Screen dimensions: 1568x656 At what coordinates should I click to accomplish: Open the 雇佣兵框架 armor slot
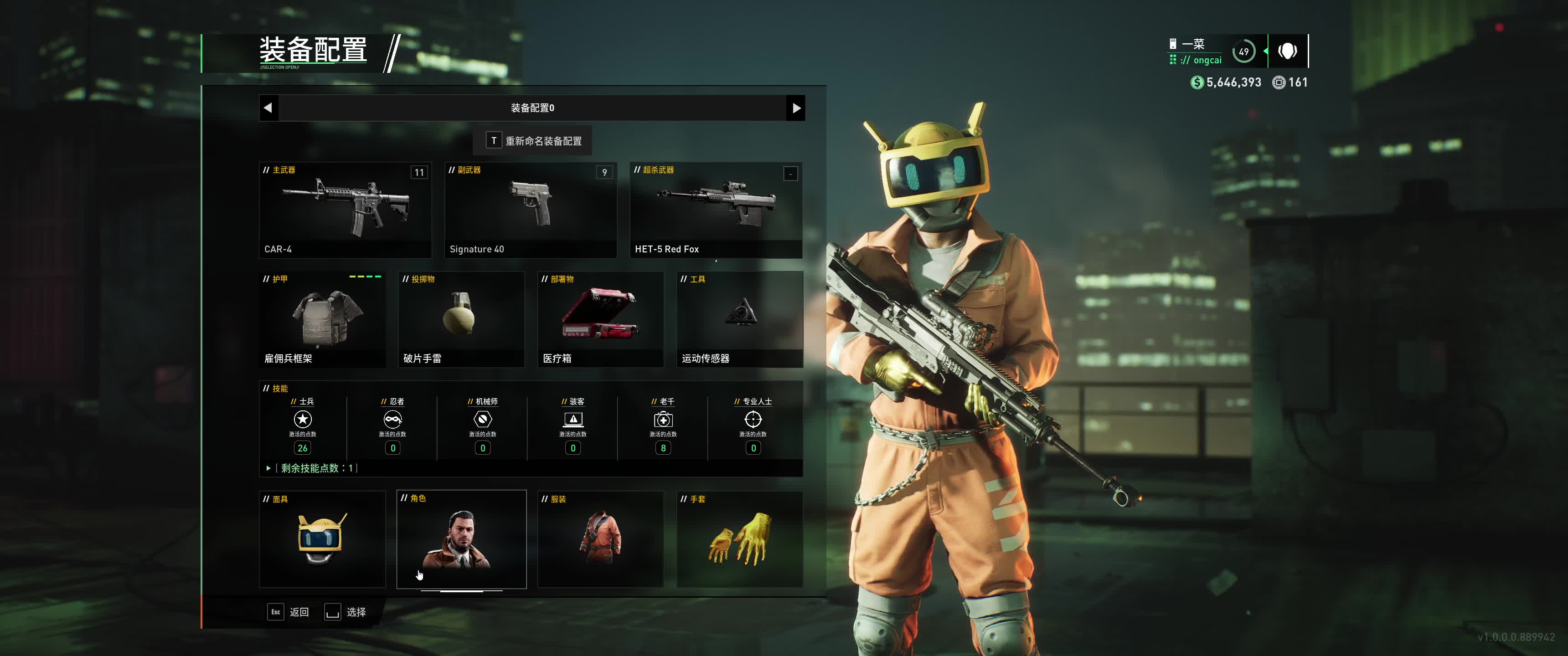point(322,319)
